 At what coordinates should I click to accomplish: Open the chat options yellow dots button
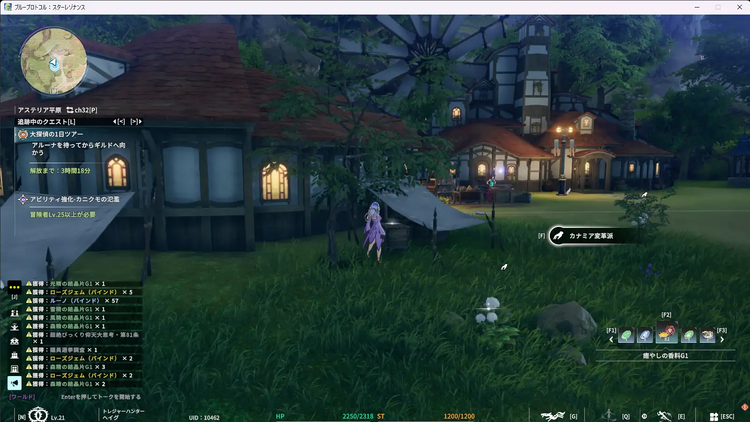[15, 285]
